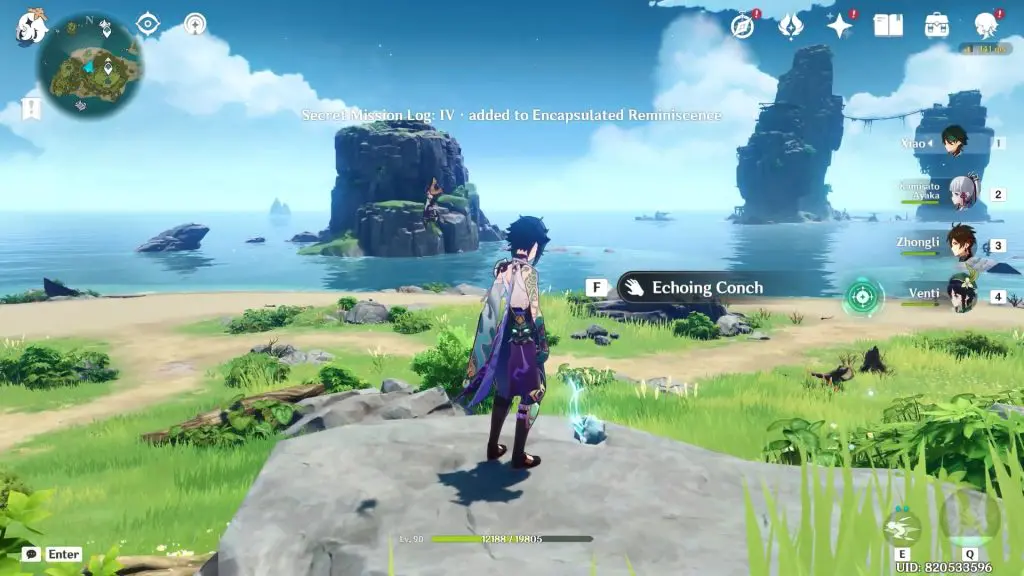Open the character head silhouette icon

pos(986,26)
